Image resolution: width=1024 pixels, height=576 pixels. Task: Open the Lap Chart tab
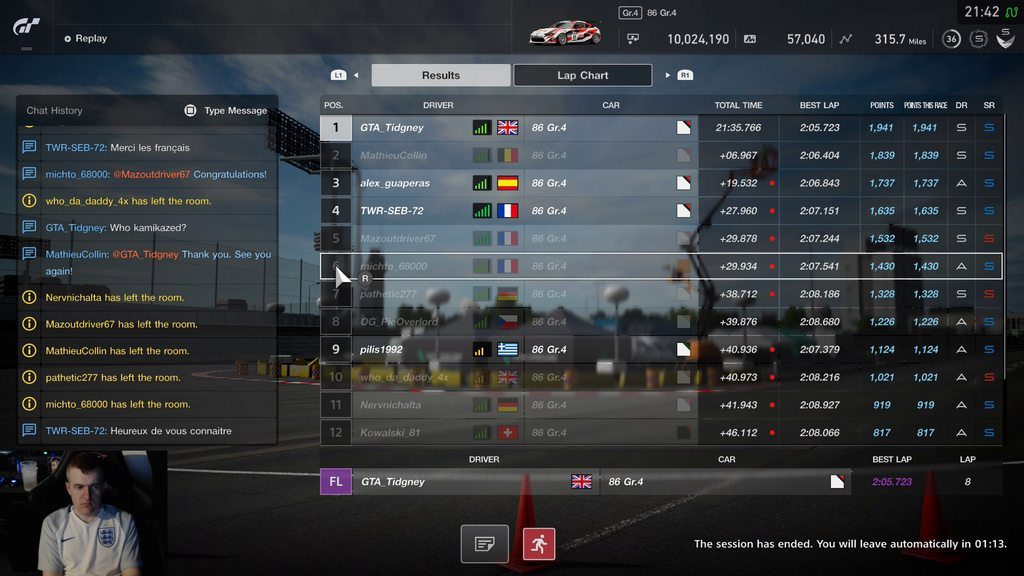coord(582,75)
